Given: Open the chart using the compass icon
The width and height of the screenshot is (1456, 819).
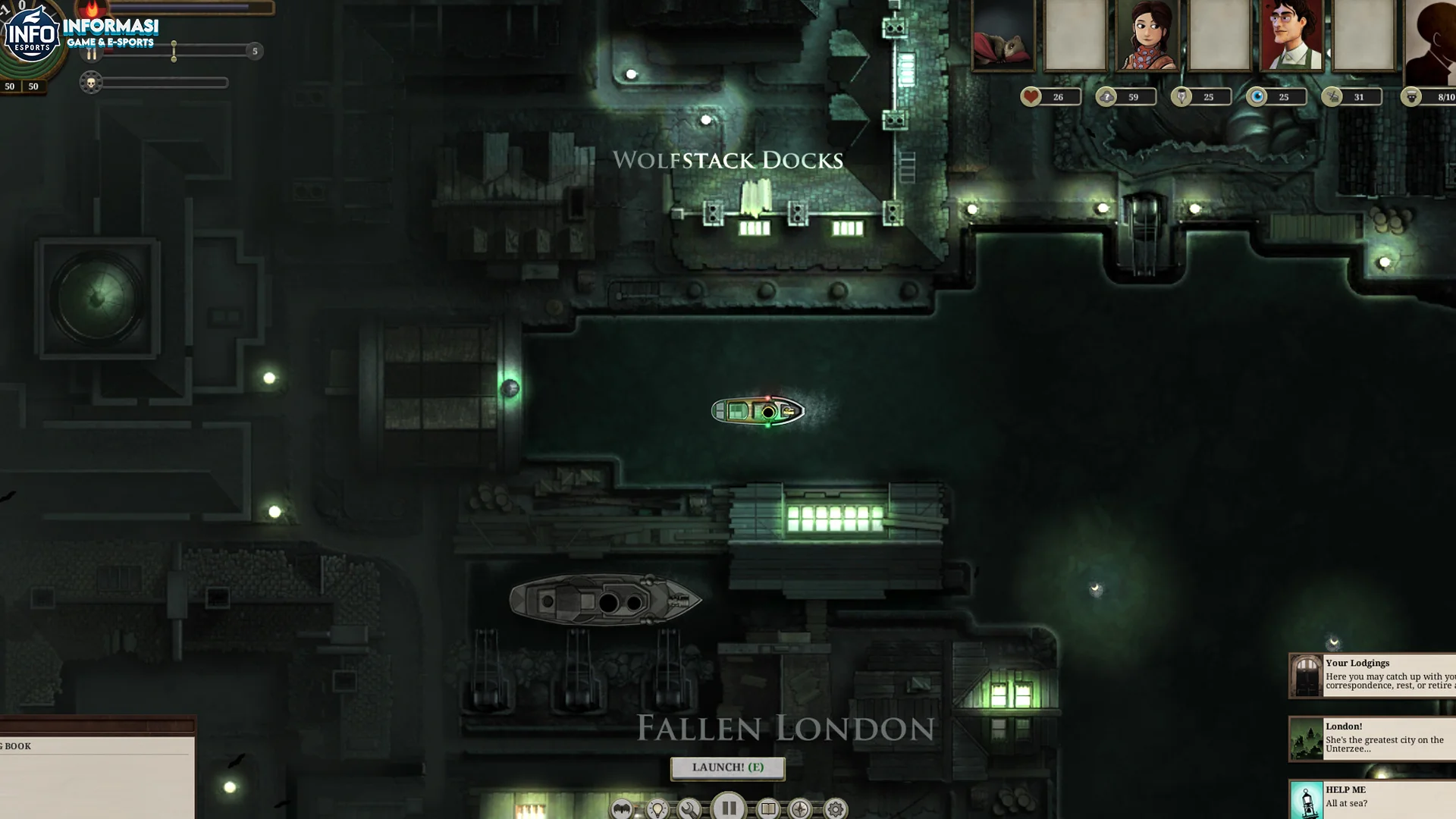Looking at the screenshot, I should pos(799,809).
